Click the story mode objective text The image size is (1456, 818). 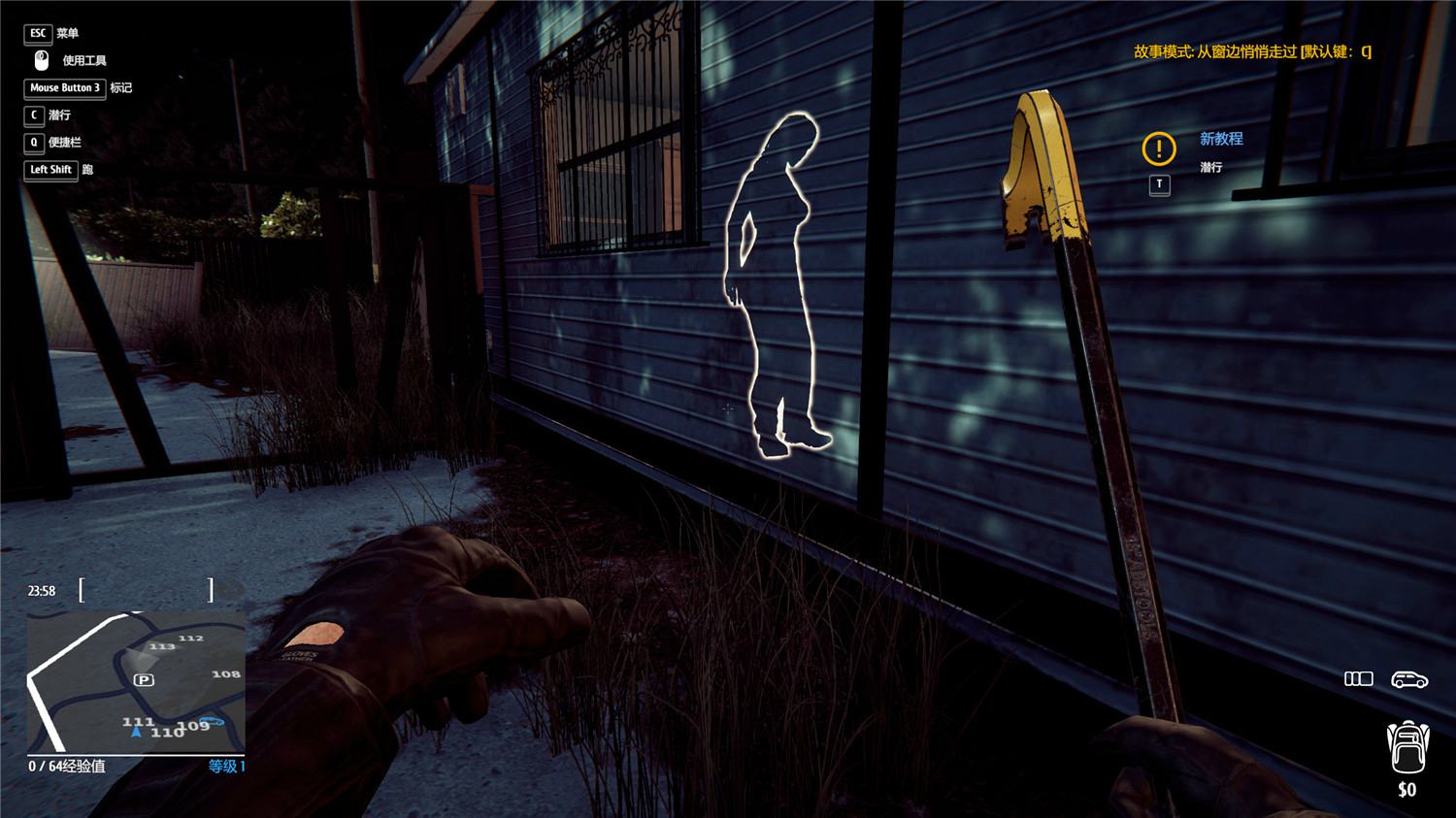(1252, 52)
